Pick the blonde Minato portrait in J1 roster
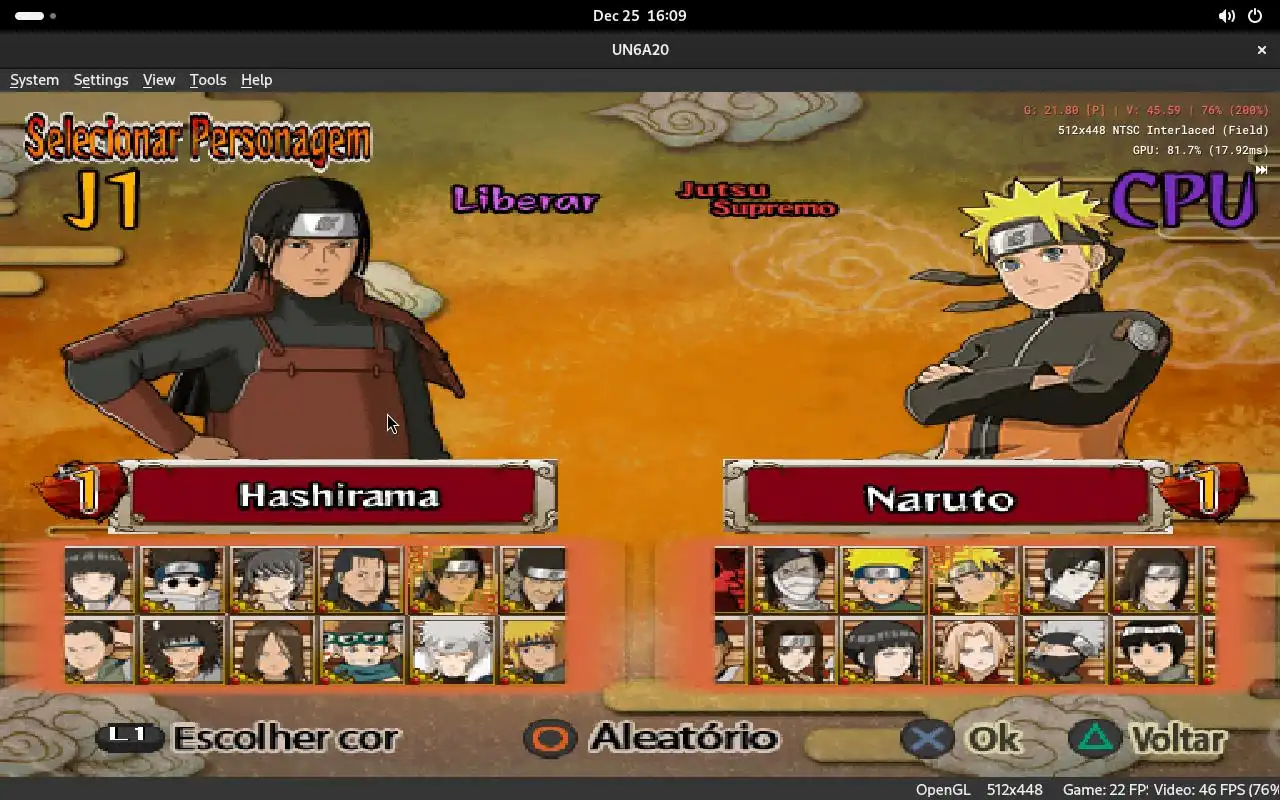This screenshot has height=800, width=1280. click(533, 650)
